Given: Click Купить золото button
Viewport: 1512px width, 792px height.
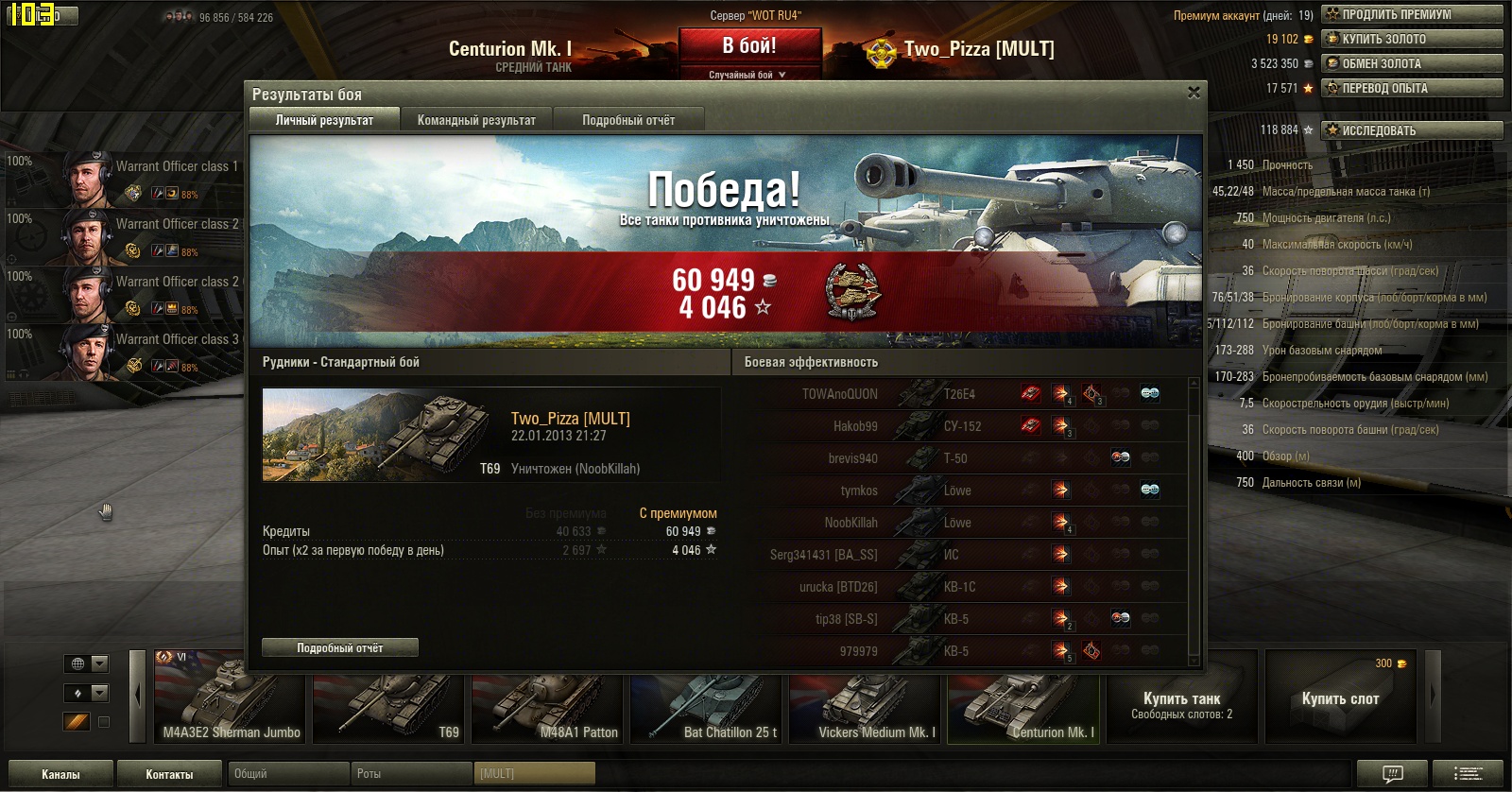Looking at the screenshot, I should pos(1411,39).
